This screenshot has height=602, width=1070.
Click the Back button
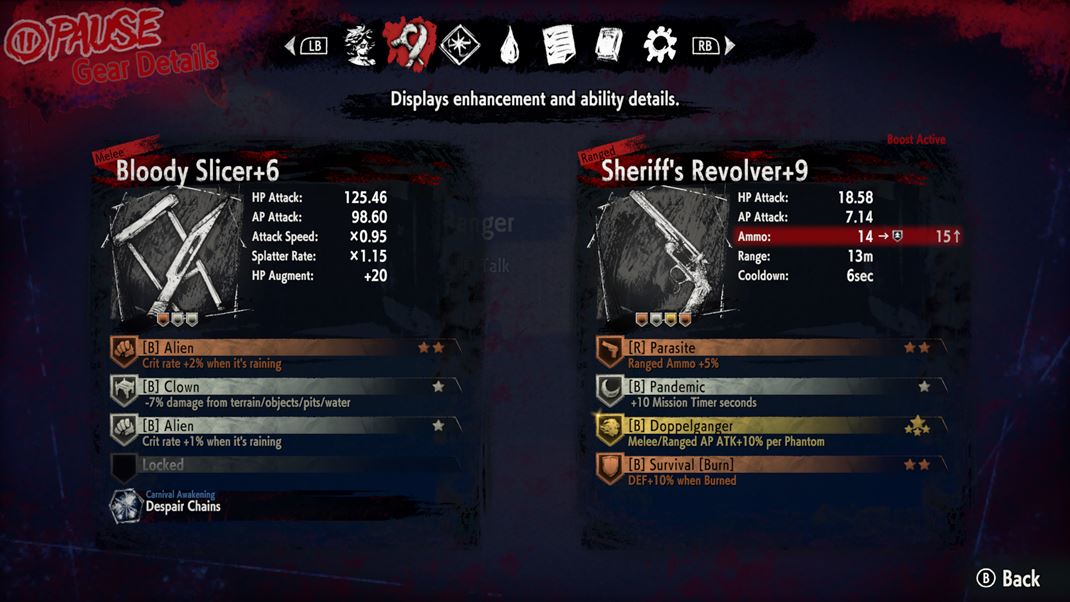coord(1008,578)
